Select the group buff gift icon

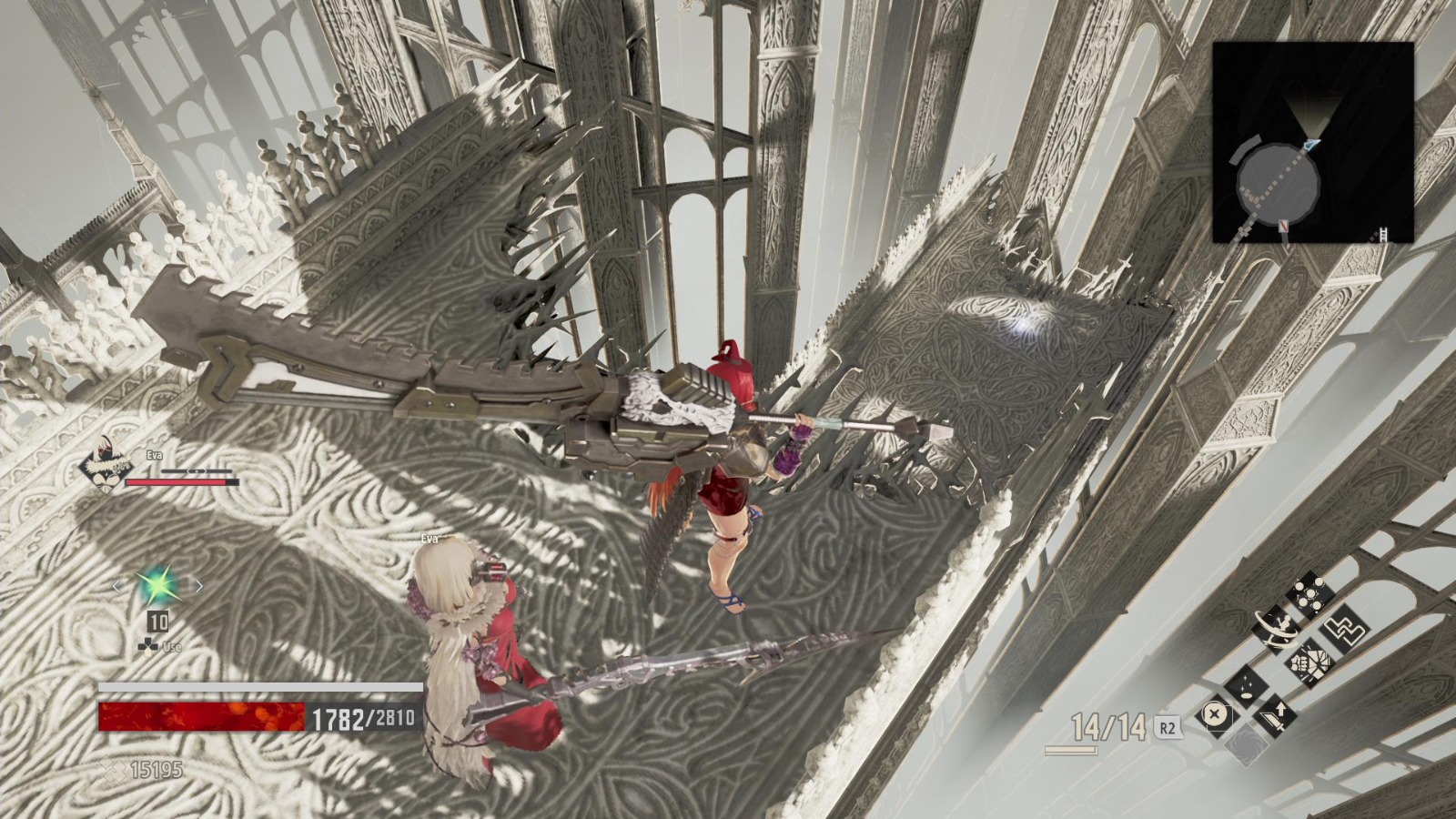tap(1309, 594)
